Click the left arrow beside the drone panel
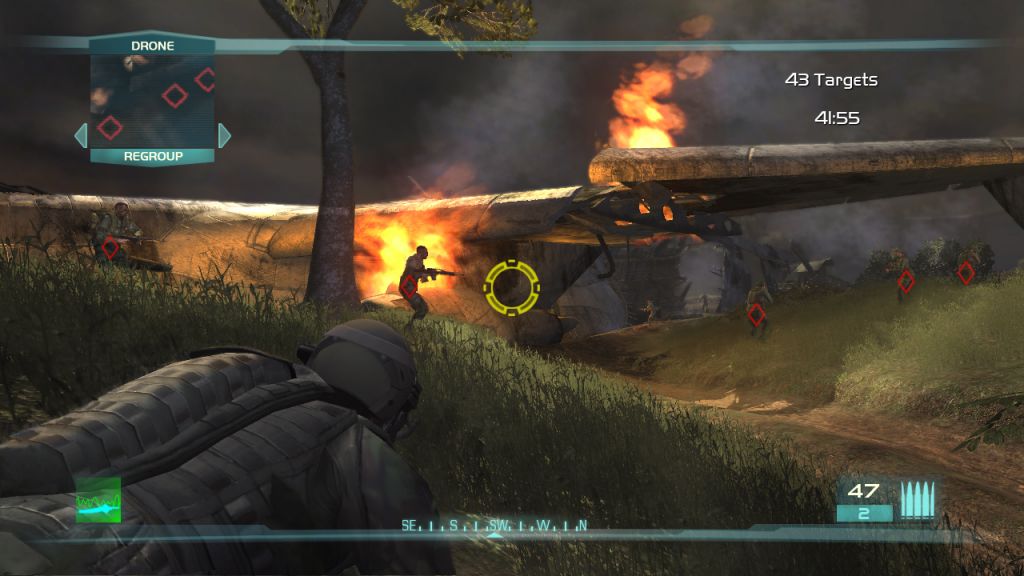Screen dimensions: 1024x576 pyautogui.click(x=80, y=135)
